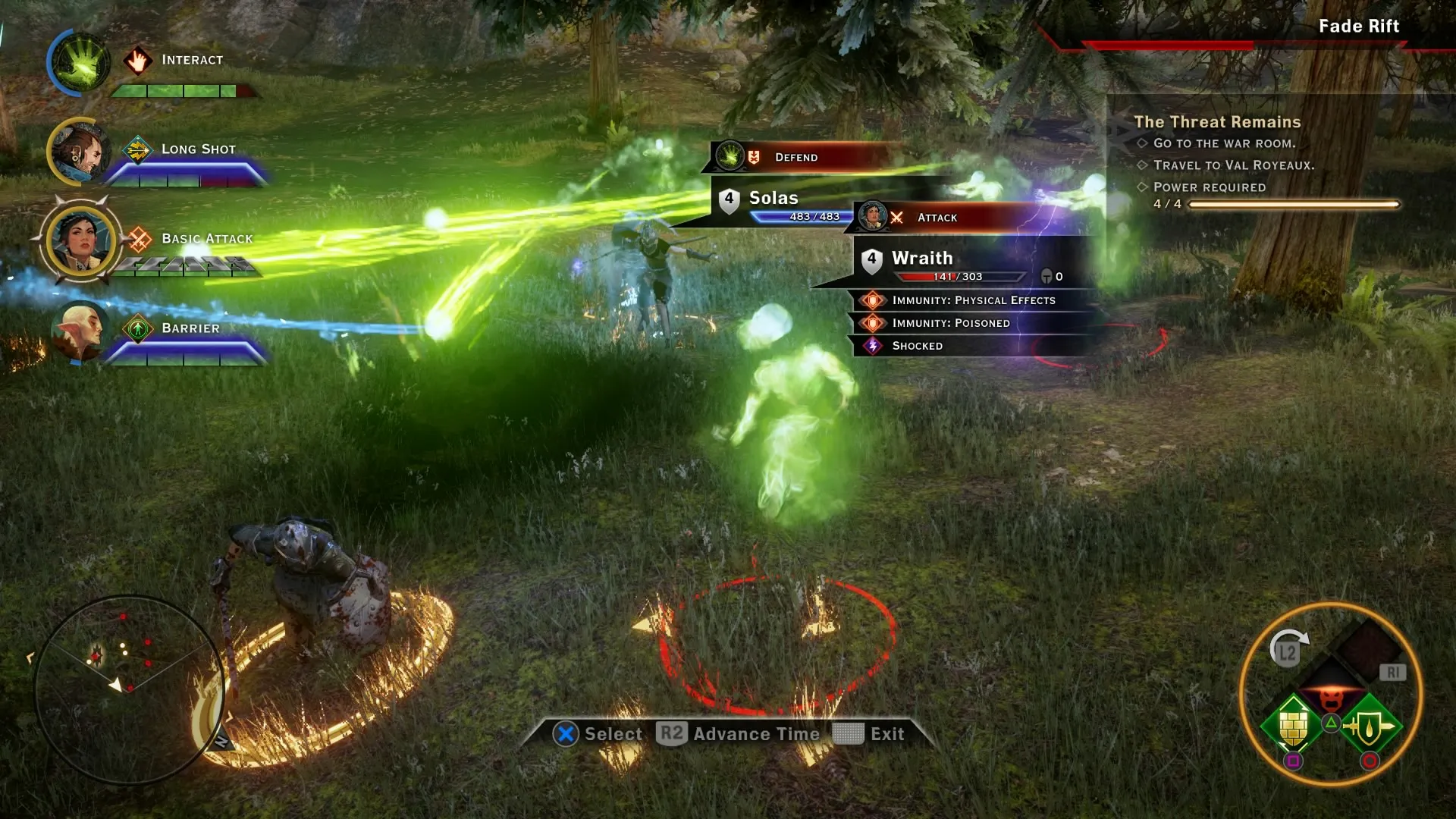The image size is (1456, 819).
Task: Expand the 'Go to the war room' objective
Action: coord(1222,143)
